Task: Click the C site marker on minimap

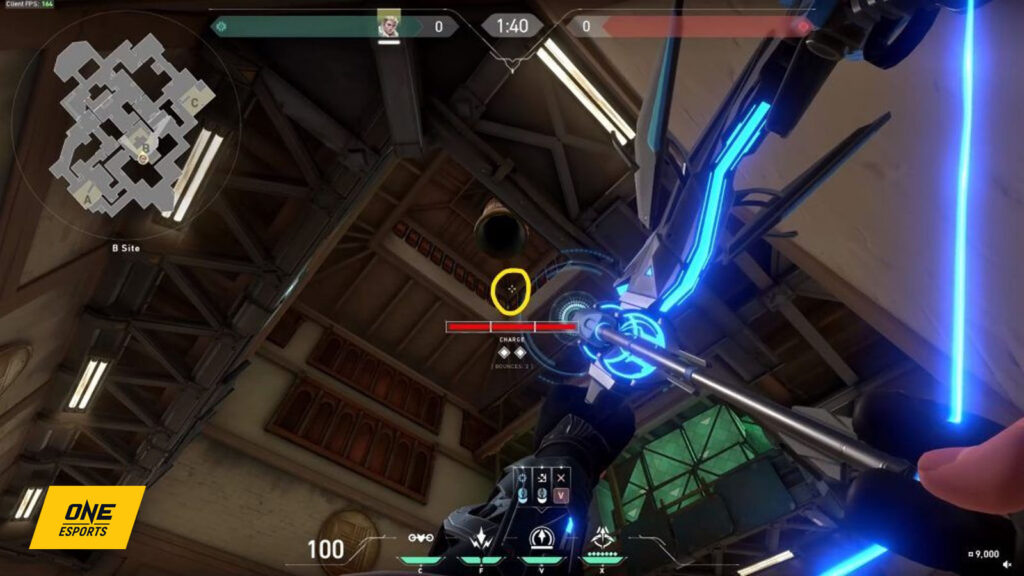Action: coord(195,101)
